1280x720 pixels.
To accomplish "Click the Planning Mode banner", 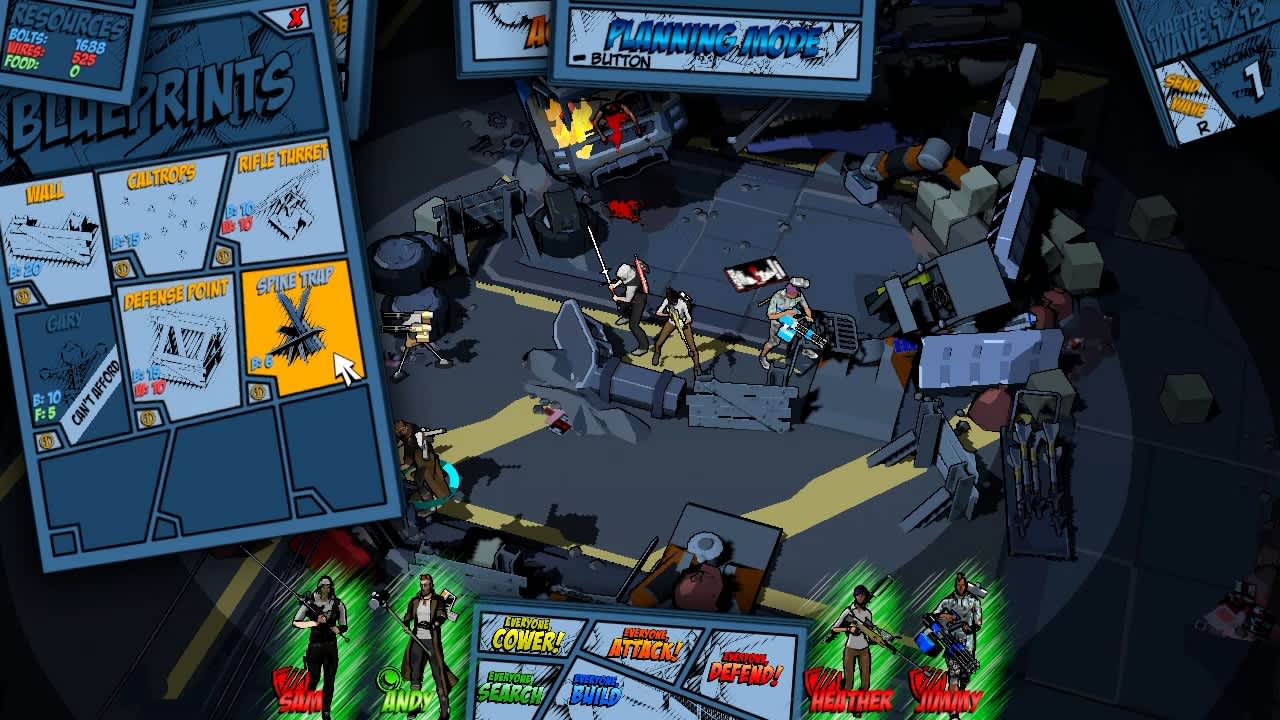I will tap(711, 36).
